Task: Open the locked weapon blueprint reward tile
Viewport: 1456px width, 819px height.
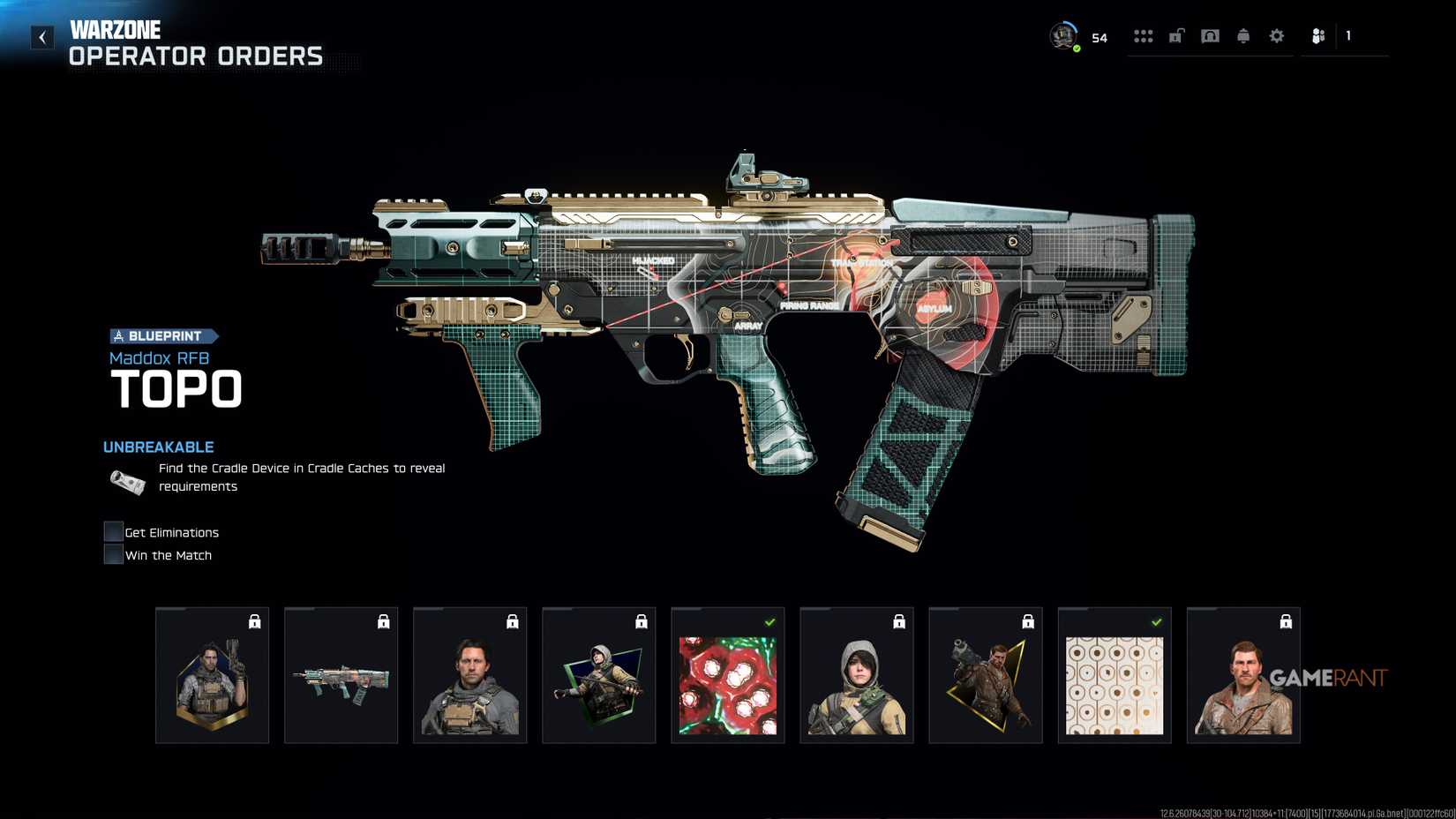Action: coord(341,674)
